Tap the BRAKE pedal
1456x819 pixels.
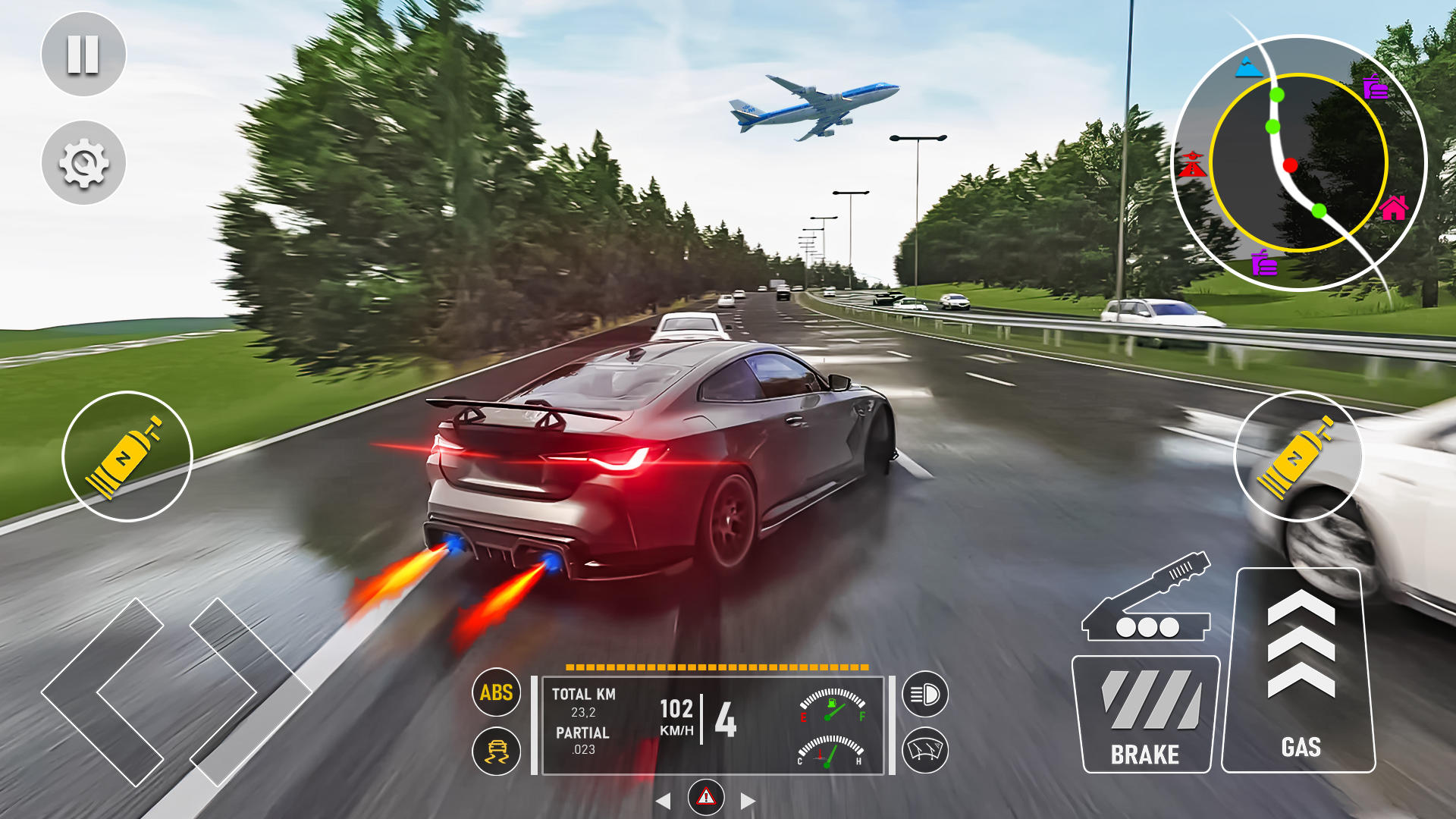pos(1145,714)
